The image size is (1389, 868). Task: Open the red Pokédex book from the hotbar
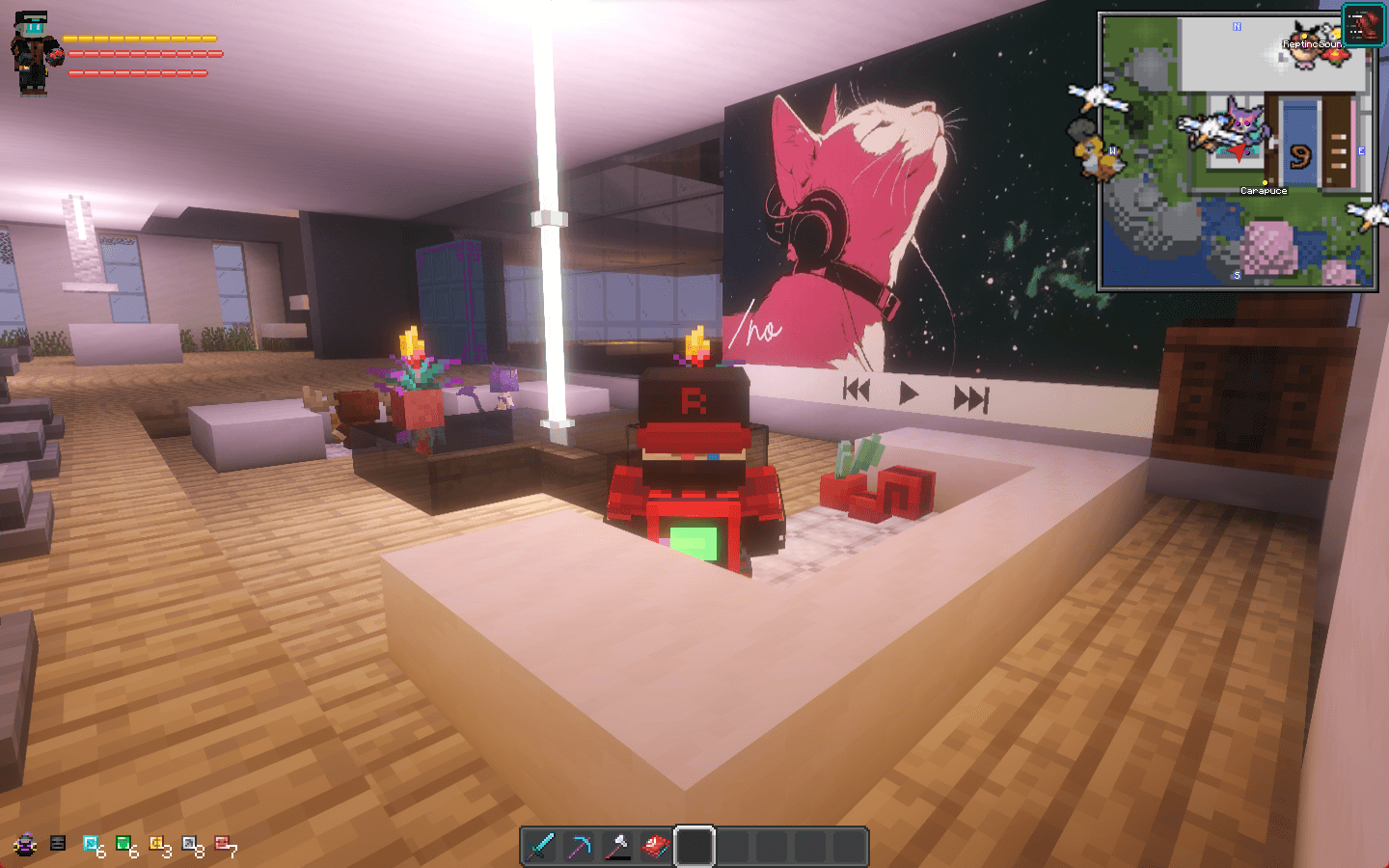click(657, 845)
